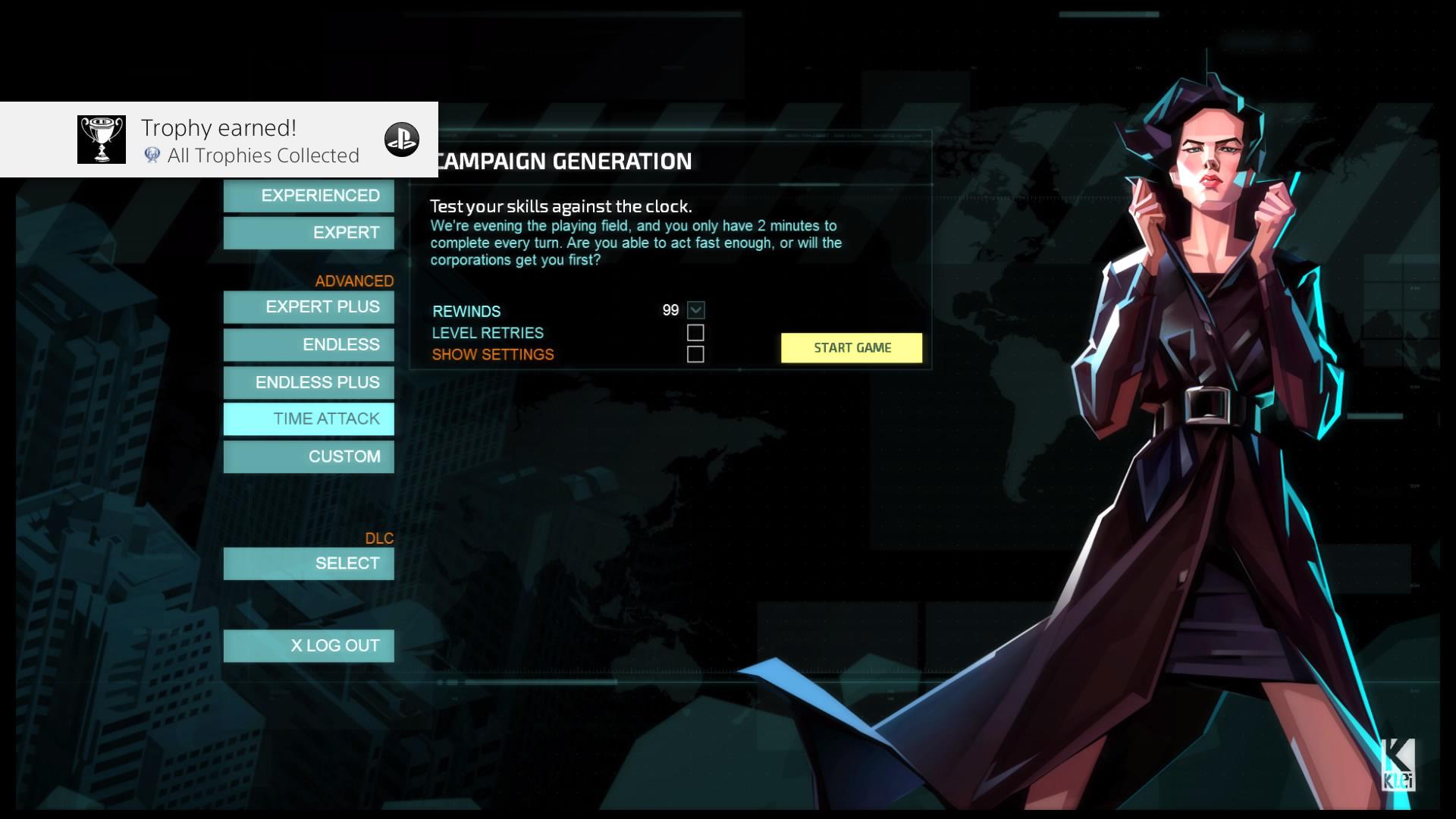Click the trophy cup icon in the notification
The width and height of the screenshot is (1456, 819).
point(100,139)
